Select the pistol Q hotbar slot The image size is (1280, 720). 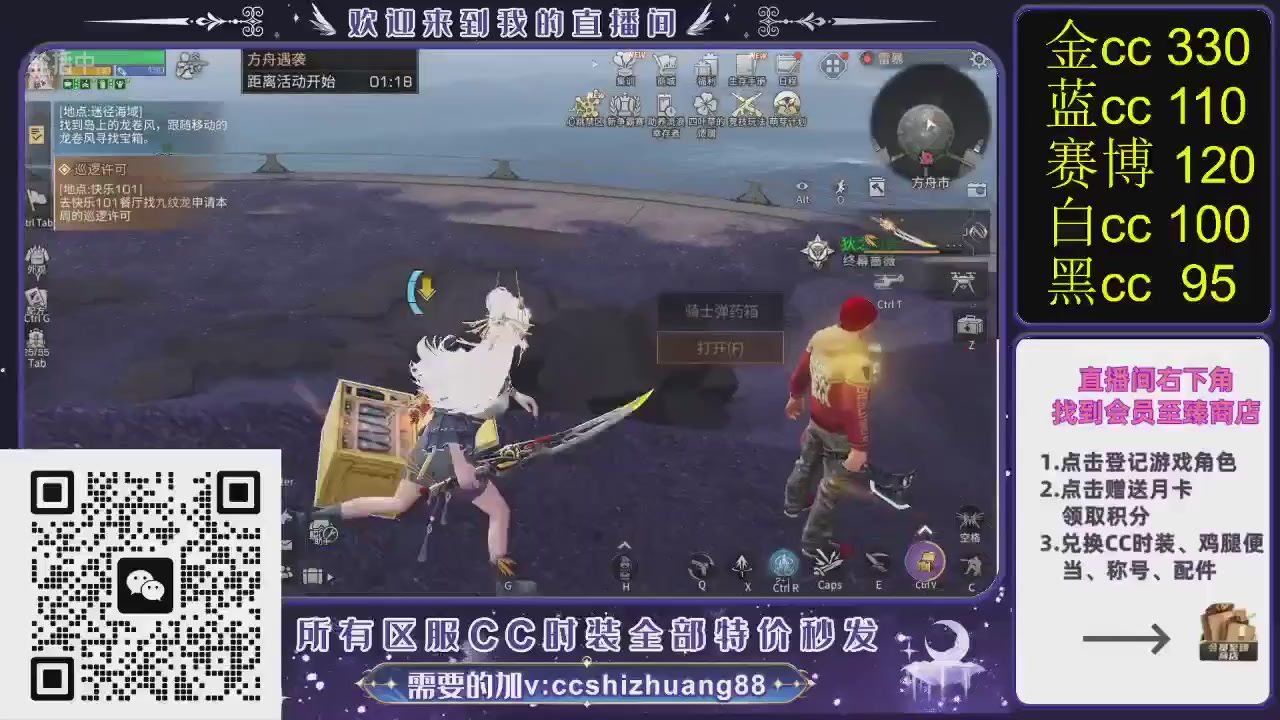coord(701,565)
